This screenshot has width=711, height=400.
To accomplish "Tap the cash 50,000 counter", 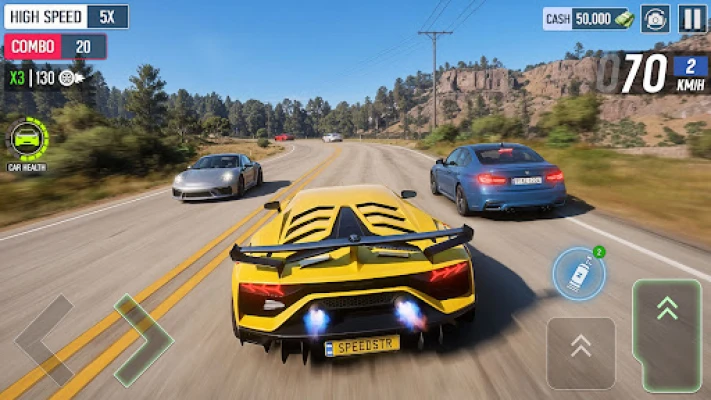I will [588, 18].
